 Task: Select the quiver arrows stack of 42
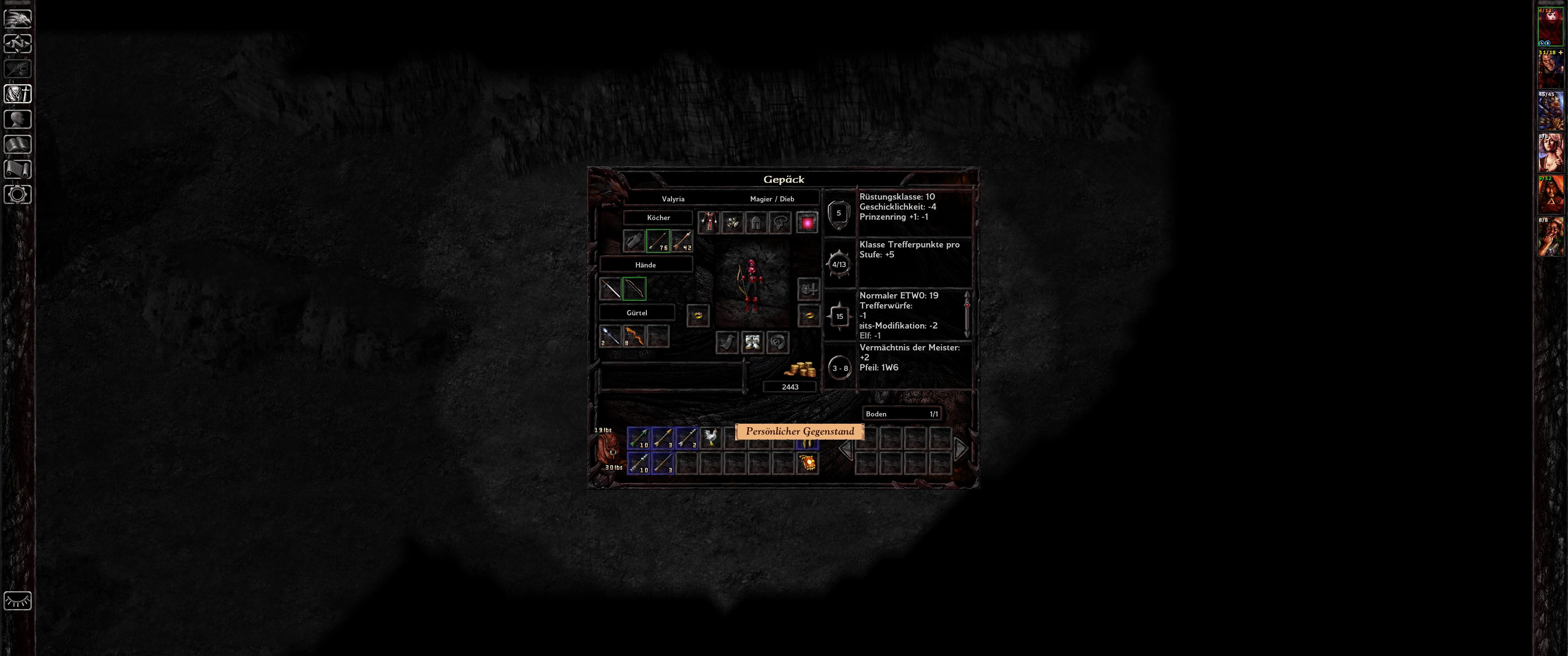click(682, 241)
